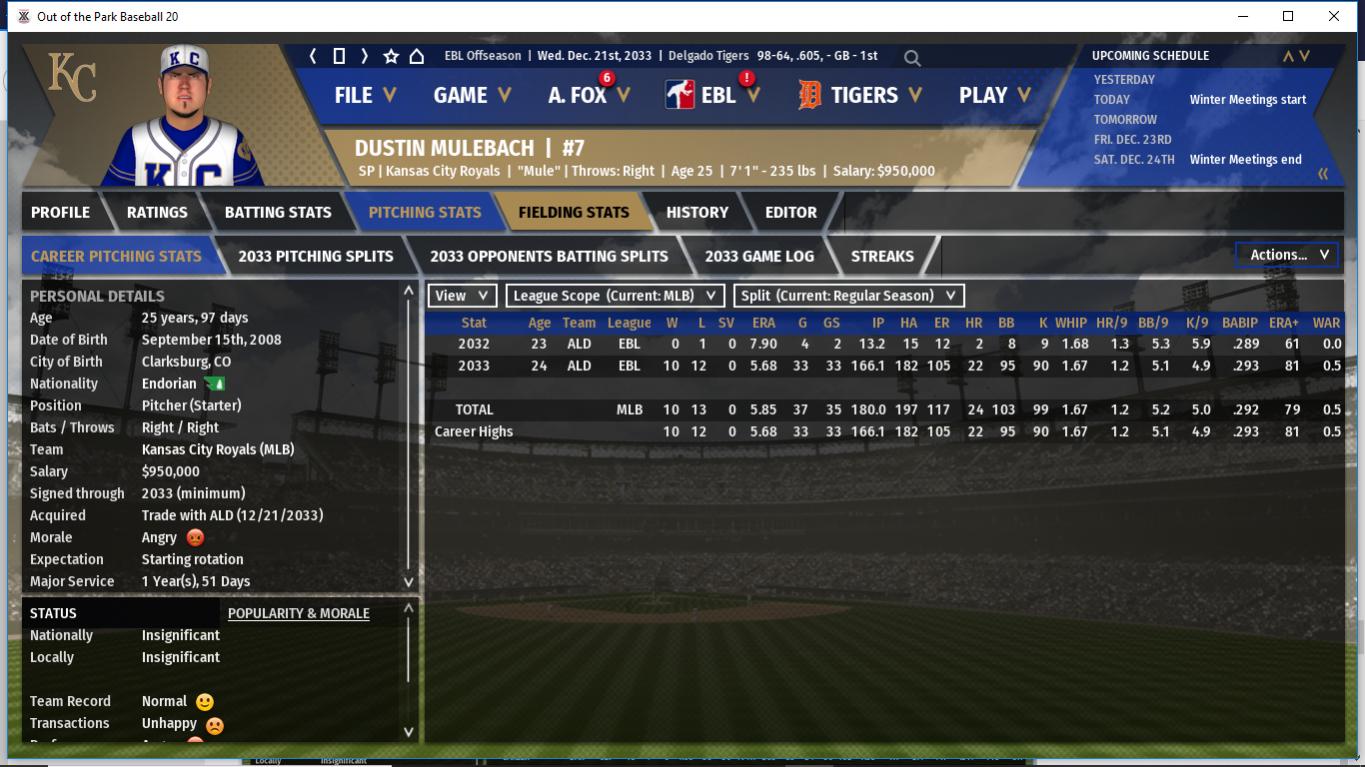View the HISTORY tab

697,212
